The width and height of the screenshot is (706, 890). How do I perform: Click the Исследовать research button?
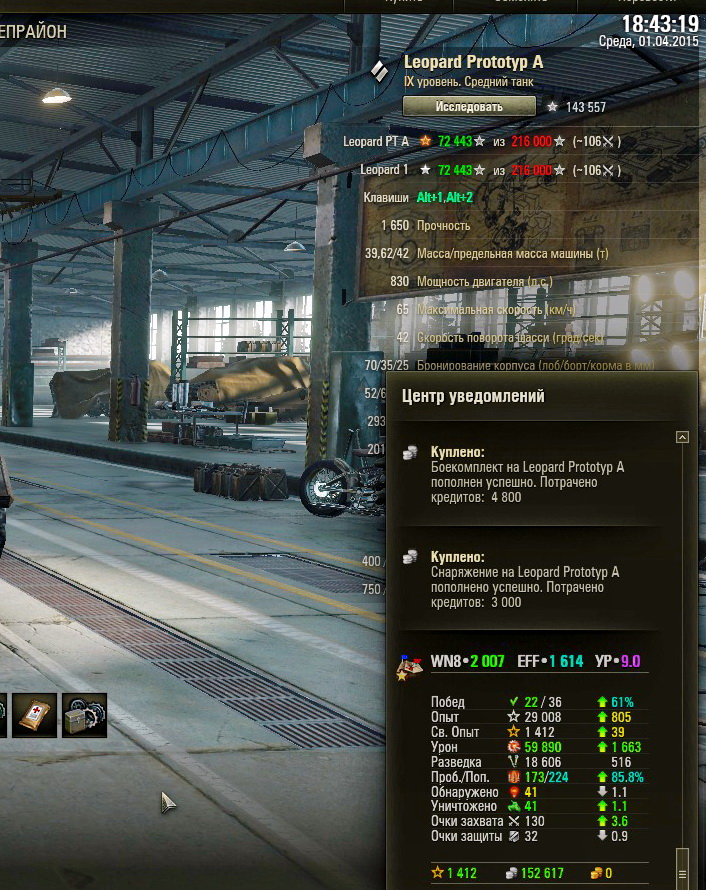point(469,106)
